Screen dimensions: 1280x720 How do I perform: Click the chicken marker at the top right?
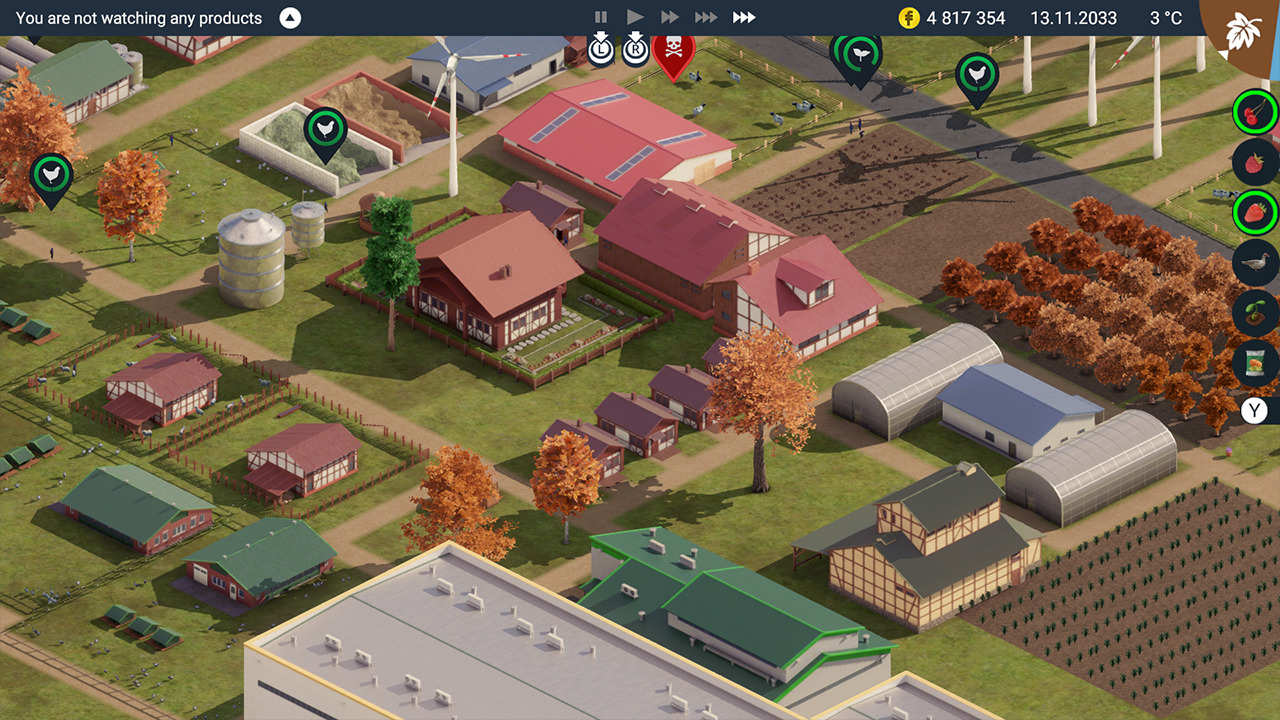tap(975, 74)
